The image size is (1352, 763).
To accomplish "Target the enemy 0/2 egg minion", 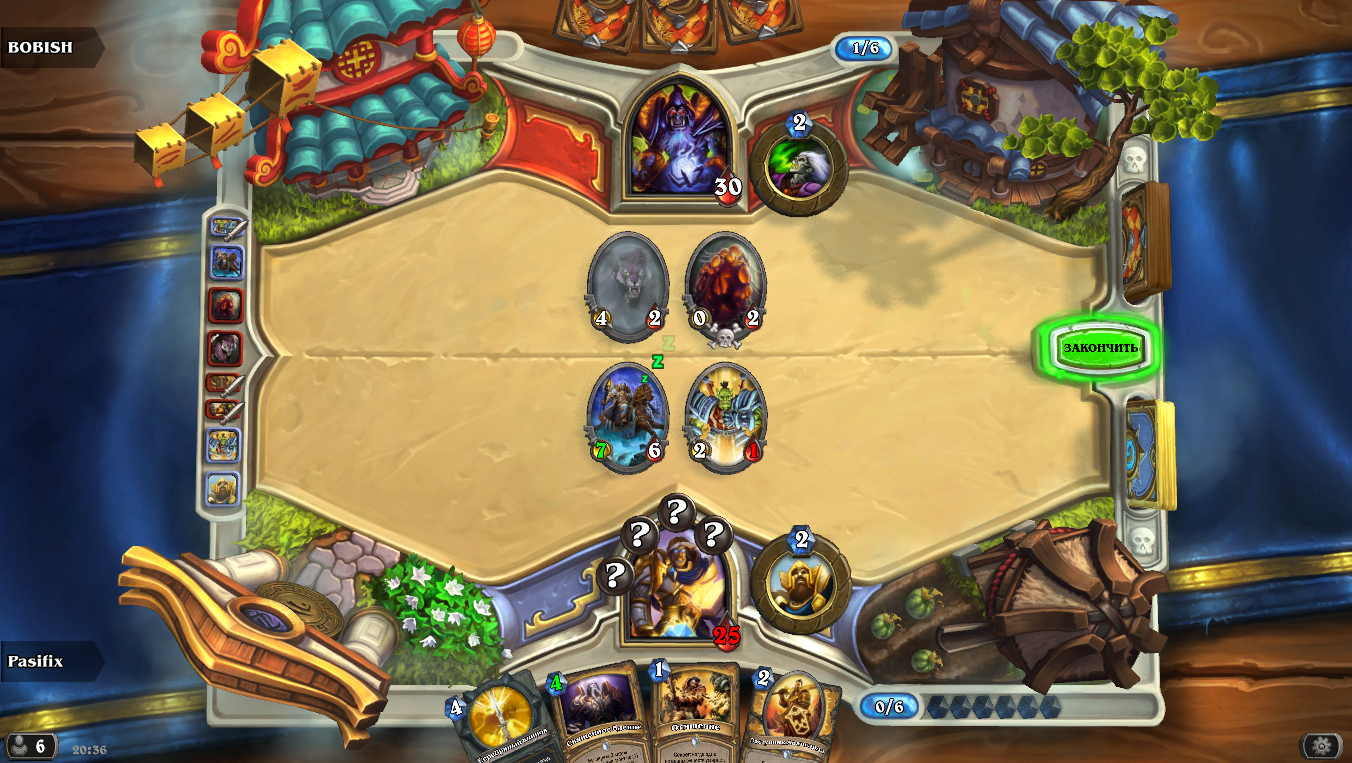I will tap(725, 284).
